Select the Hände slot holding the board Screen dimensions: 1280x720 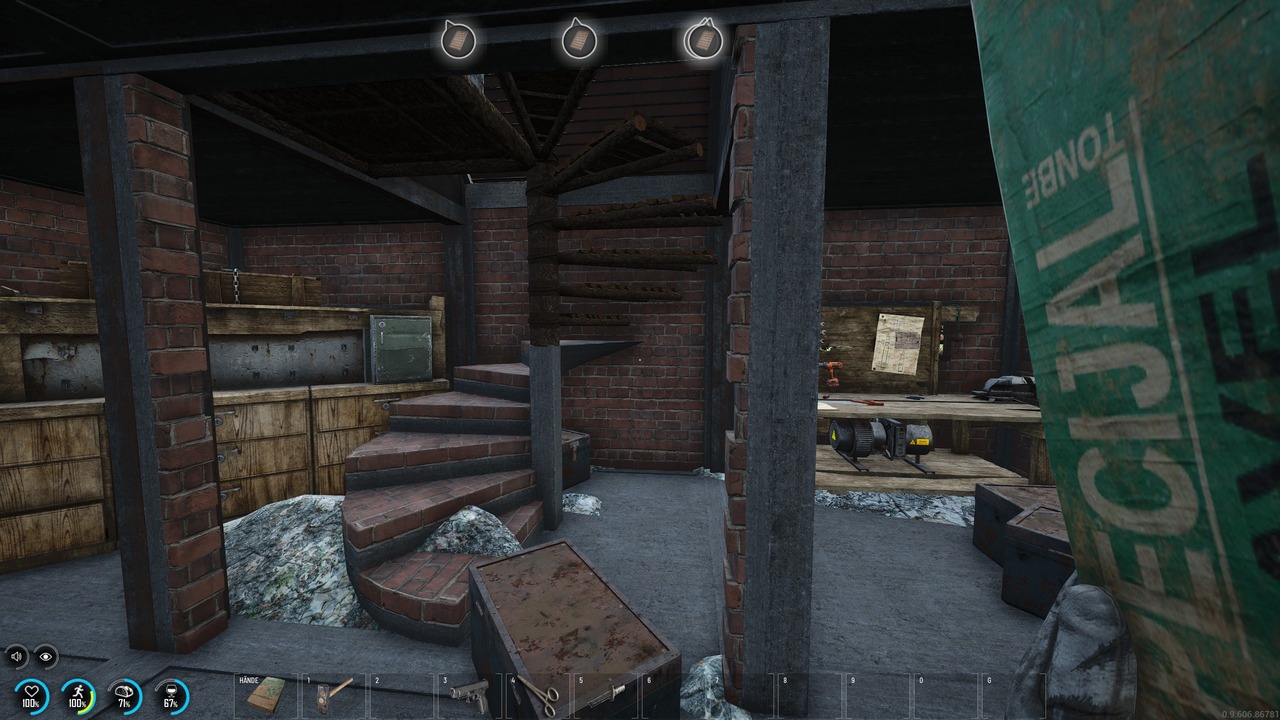point(266,694)
